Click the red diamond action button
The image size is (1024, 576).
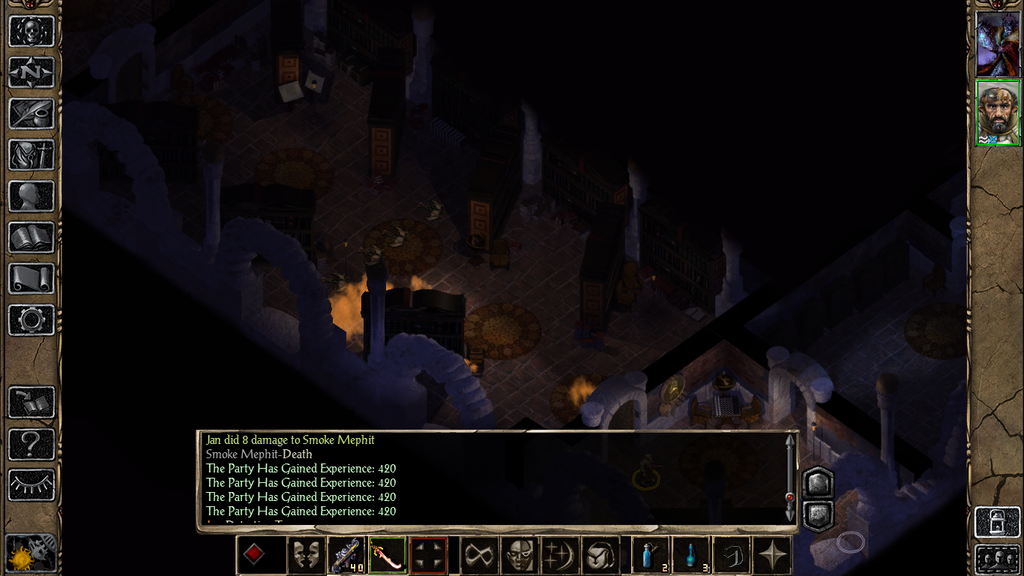[x=254, y=555]
